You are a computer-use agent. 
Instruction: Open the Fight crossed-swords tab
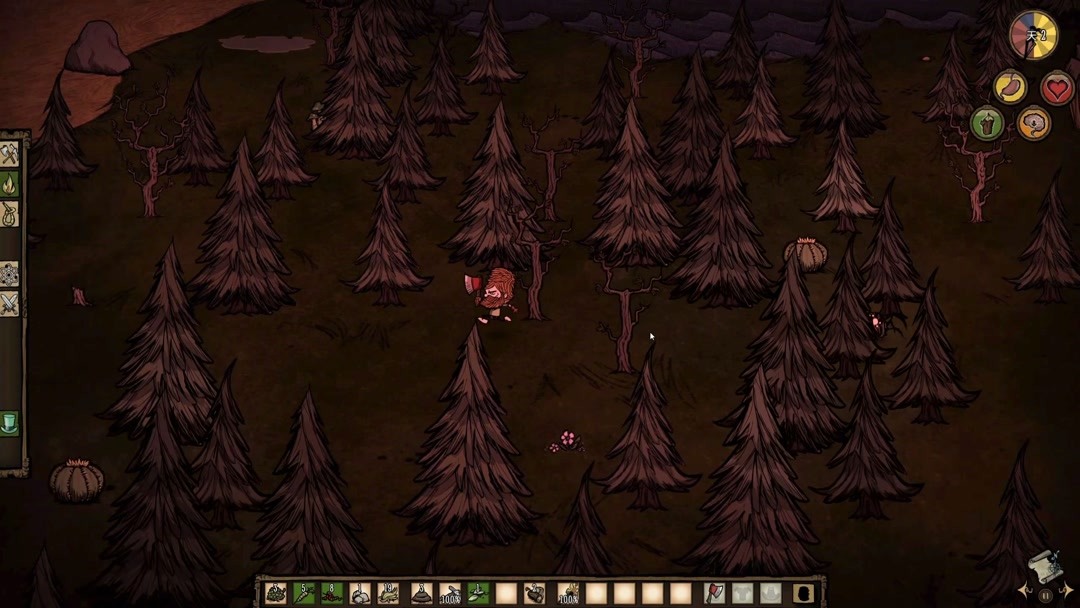(10, 303)
